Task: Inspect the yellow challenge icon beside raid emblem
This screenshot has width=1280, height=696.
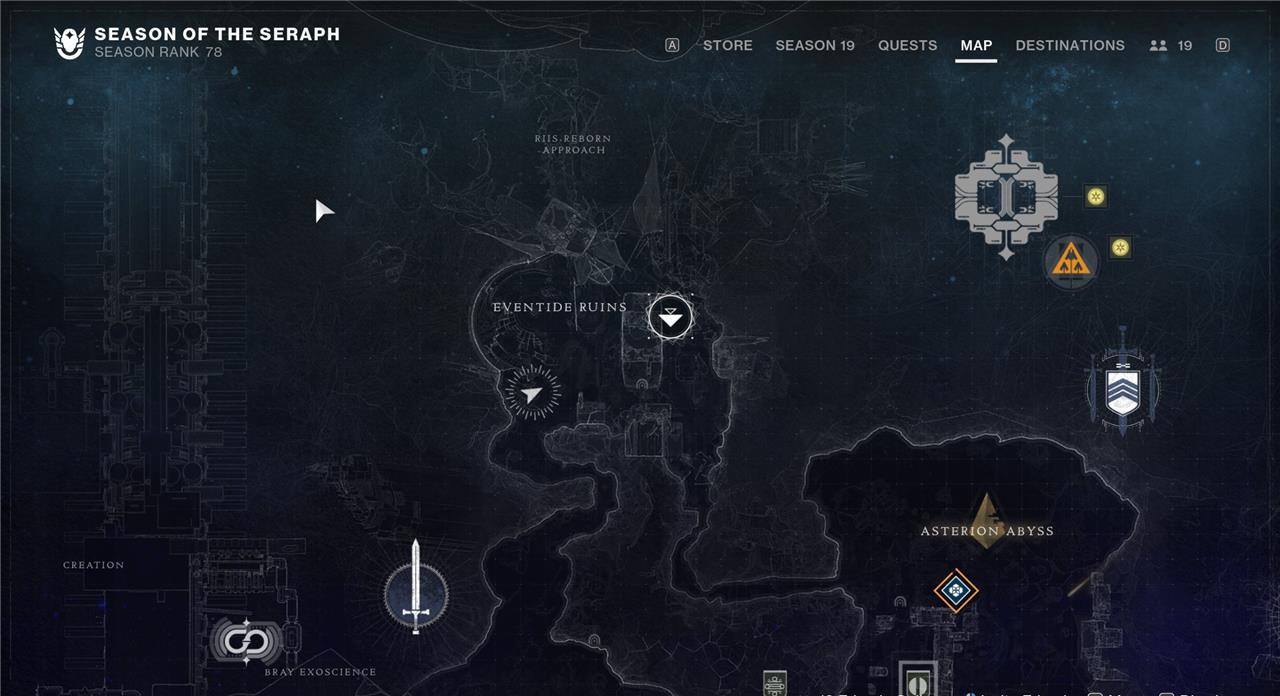Action: pos(1096,196)
